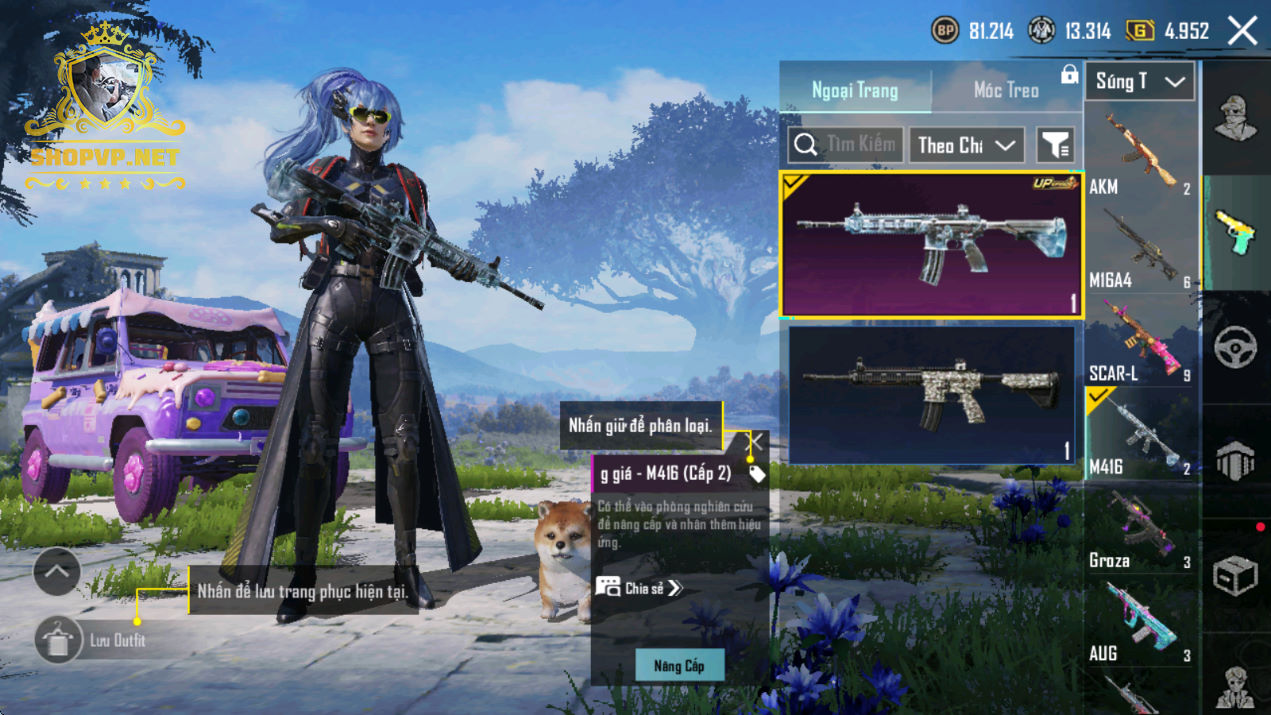Expand the up-arrow circle button
The width and height of the screenshot is (1271, 715).
click(57, 572)
